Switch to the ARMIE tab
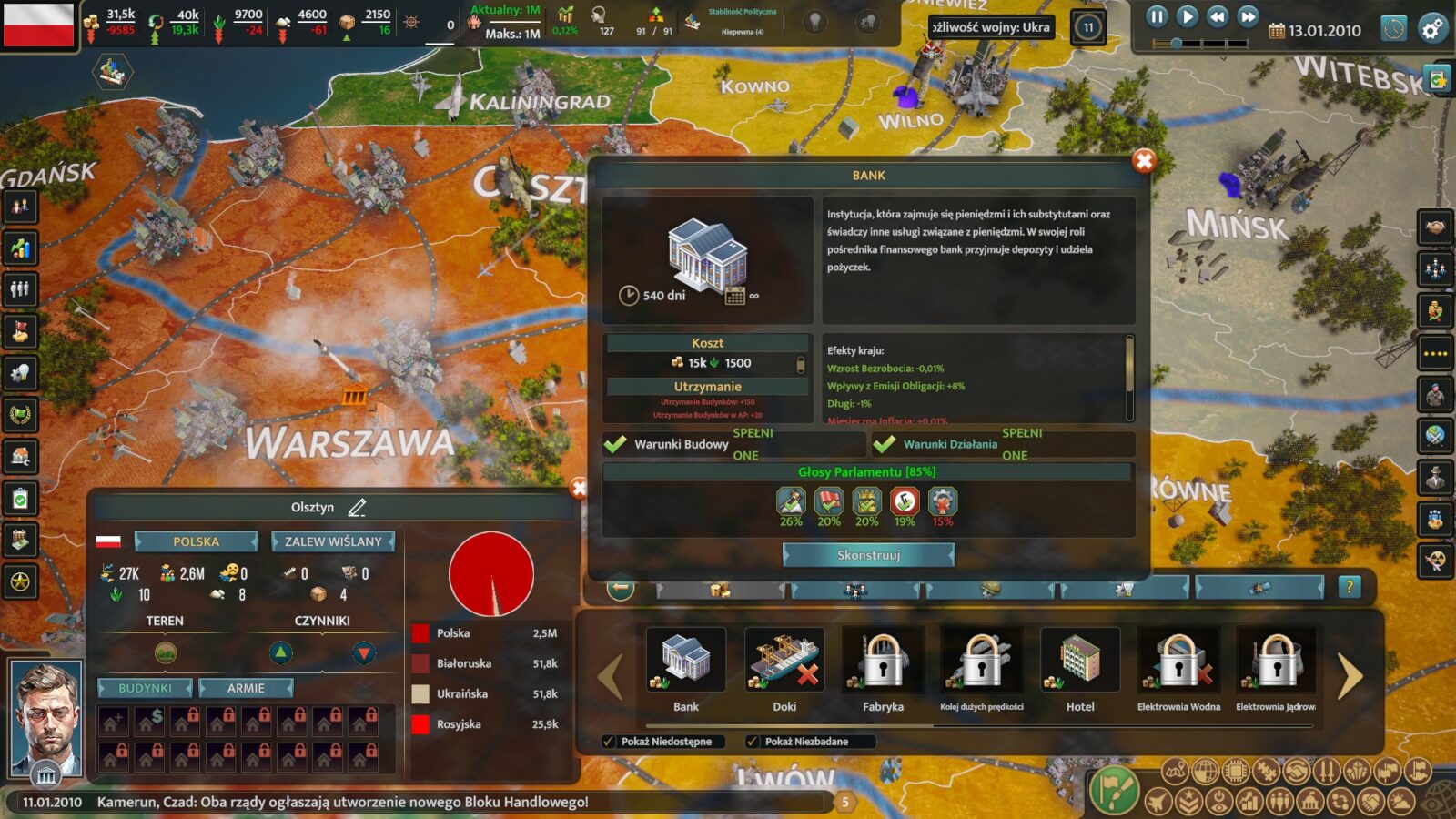This screenshot has height=819, width=1456. point(246,688)
